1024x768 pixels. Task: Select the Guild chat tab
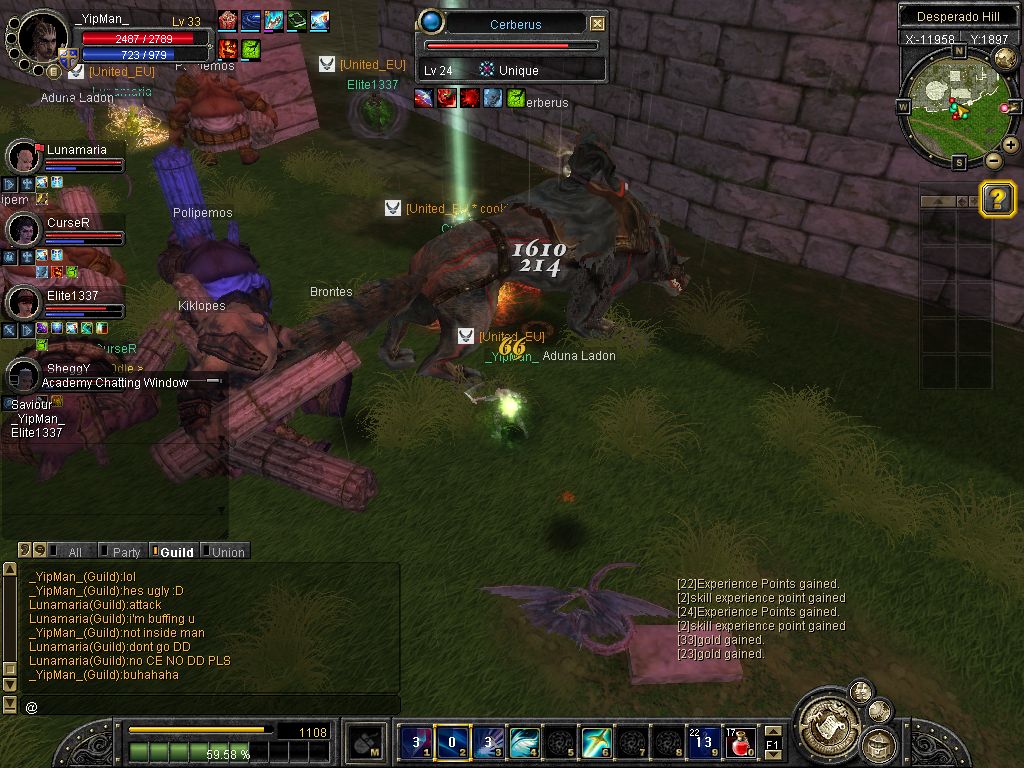(175, 552)
